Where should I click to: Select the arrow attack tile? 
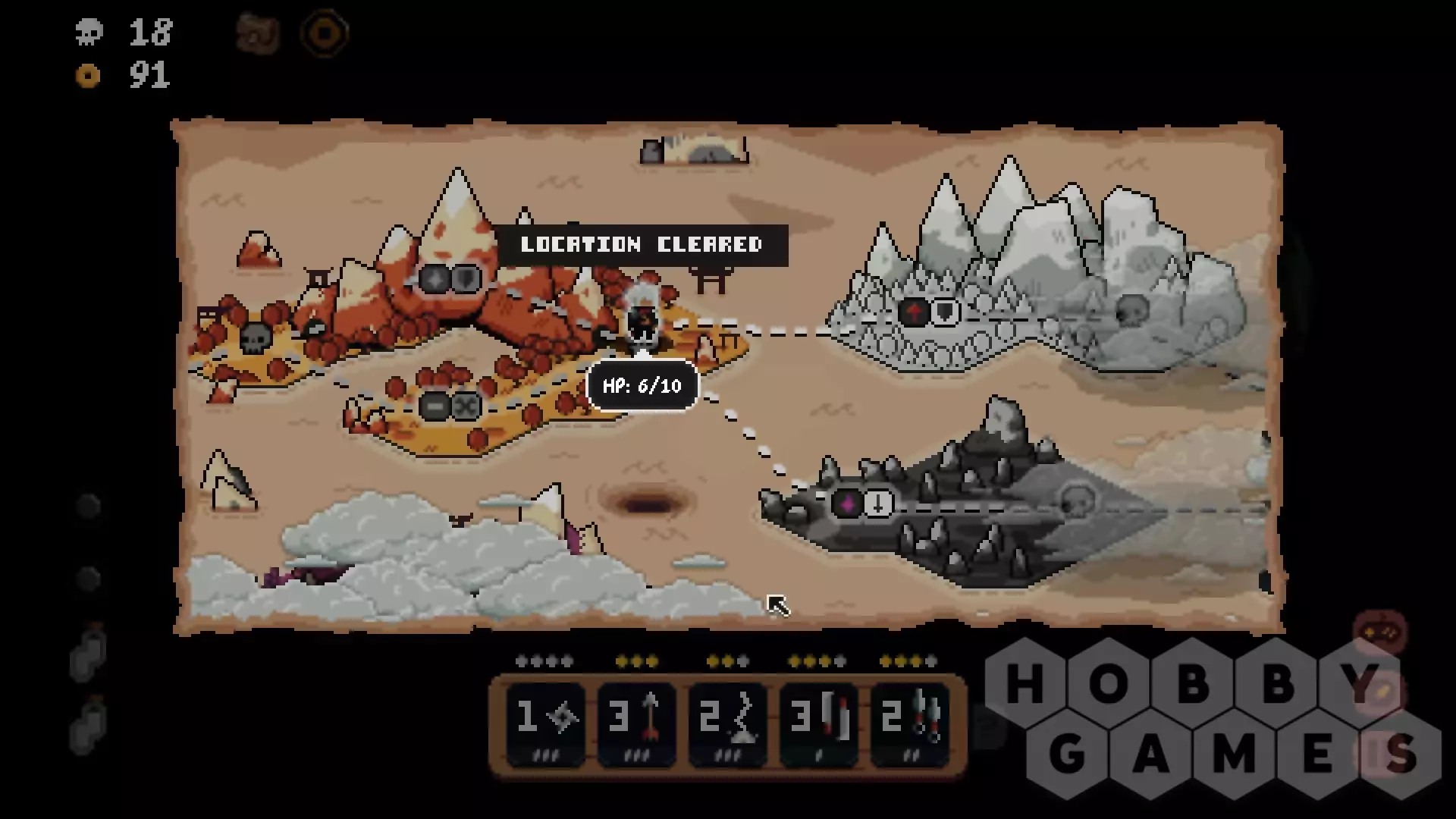636,722
